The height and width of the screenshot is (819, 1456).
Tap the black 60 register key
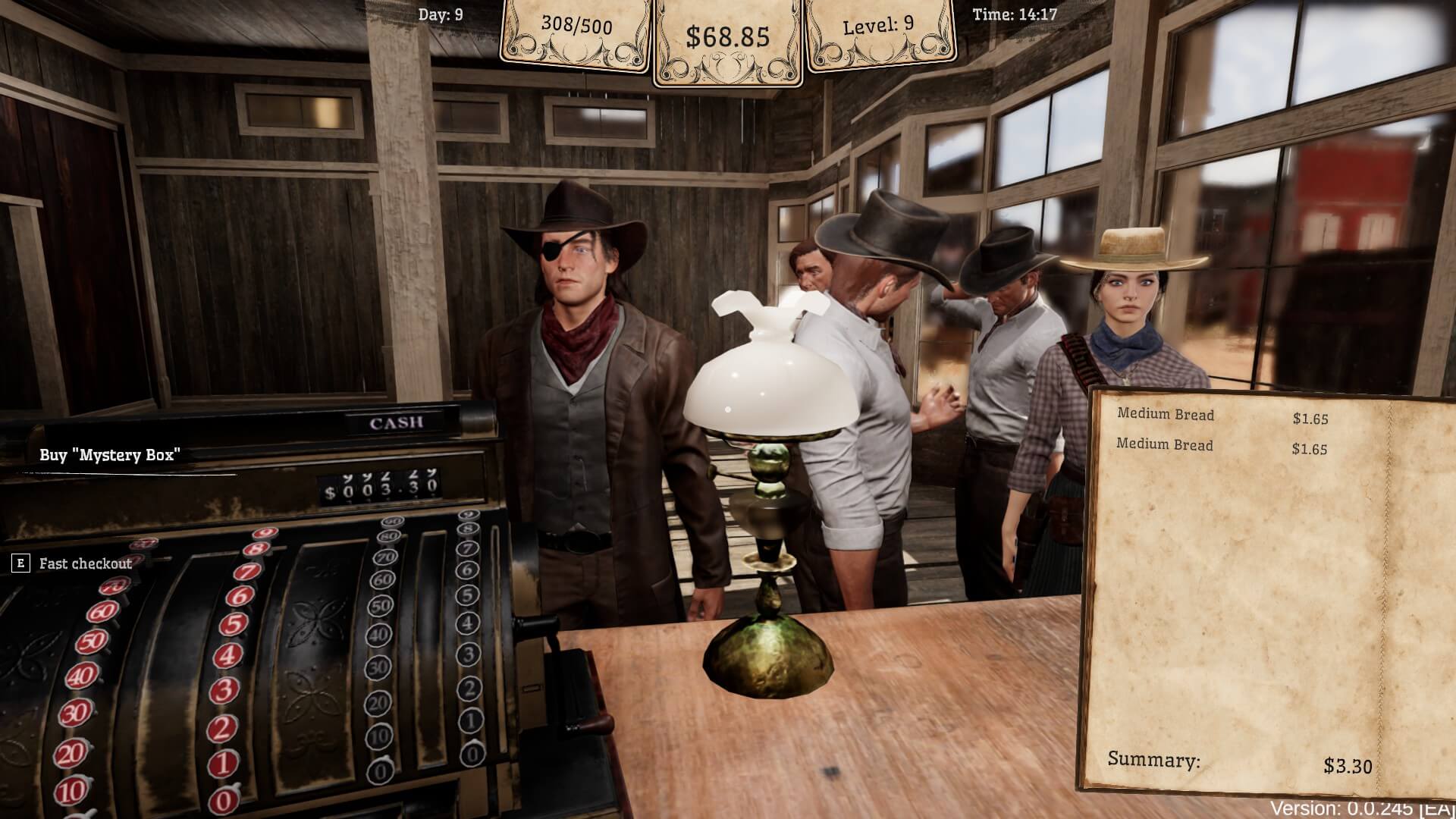point(384,580)
